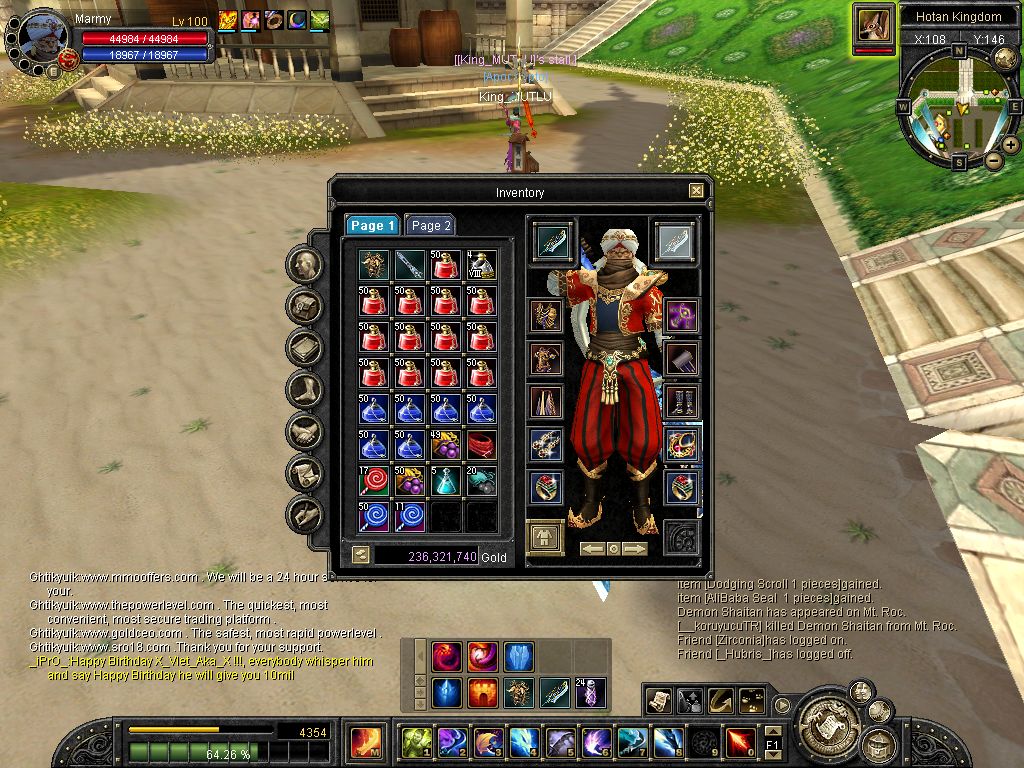This screenshot has width=1024, height=768.
Task: Select the red scarf item in inventory
Action: [481, 443]
